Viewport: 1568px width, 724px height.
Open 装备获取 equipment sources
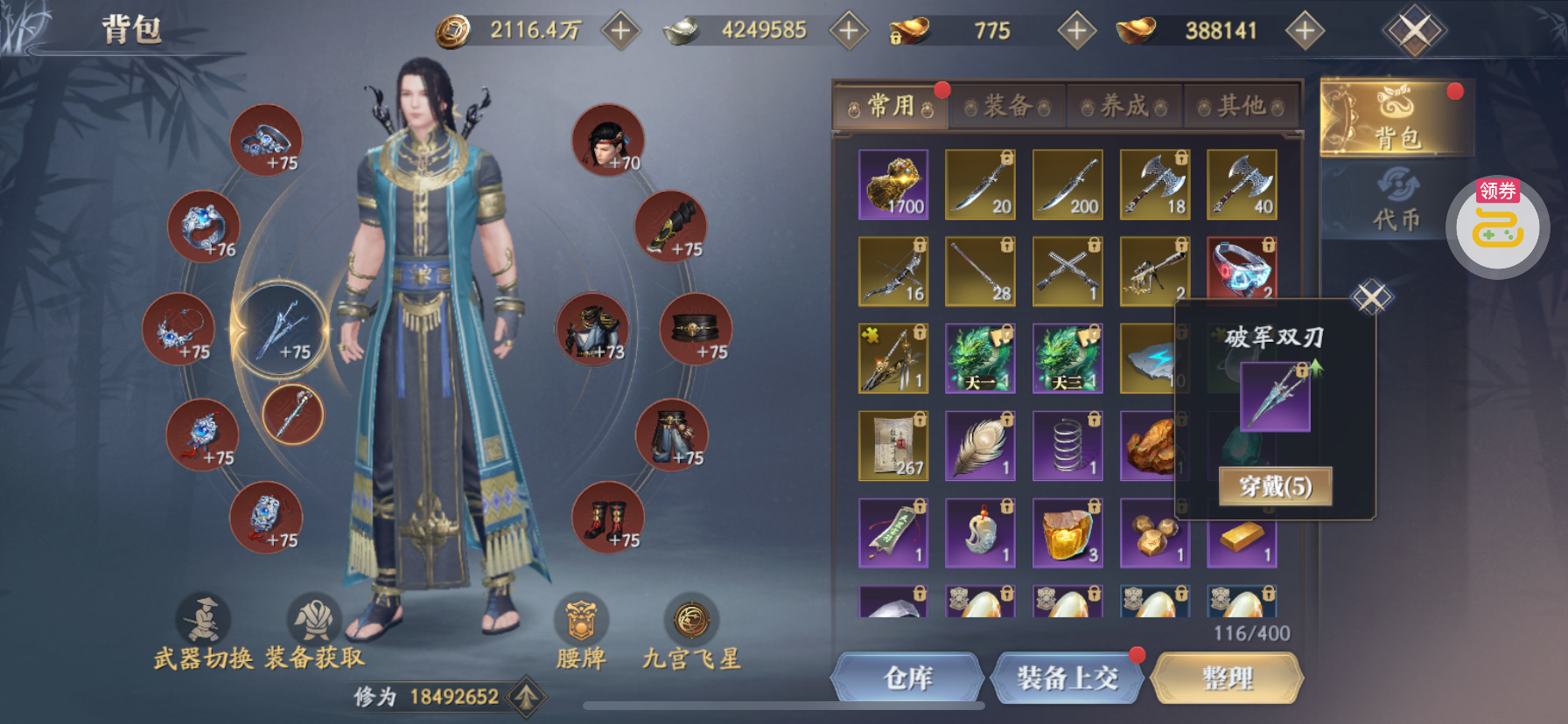[314, 630]
